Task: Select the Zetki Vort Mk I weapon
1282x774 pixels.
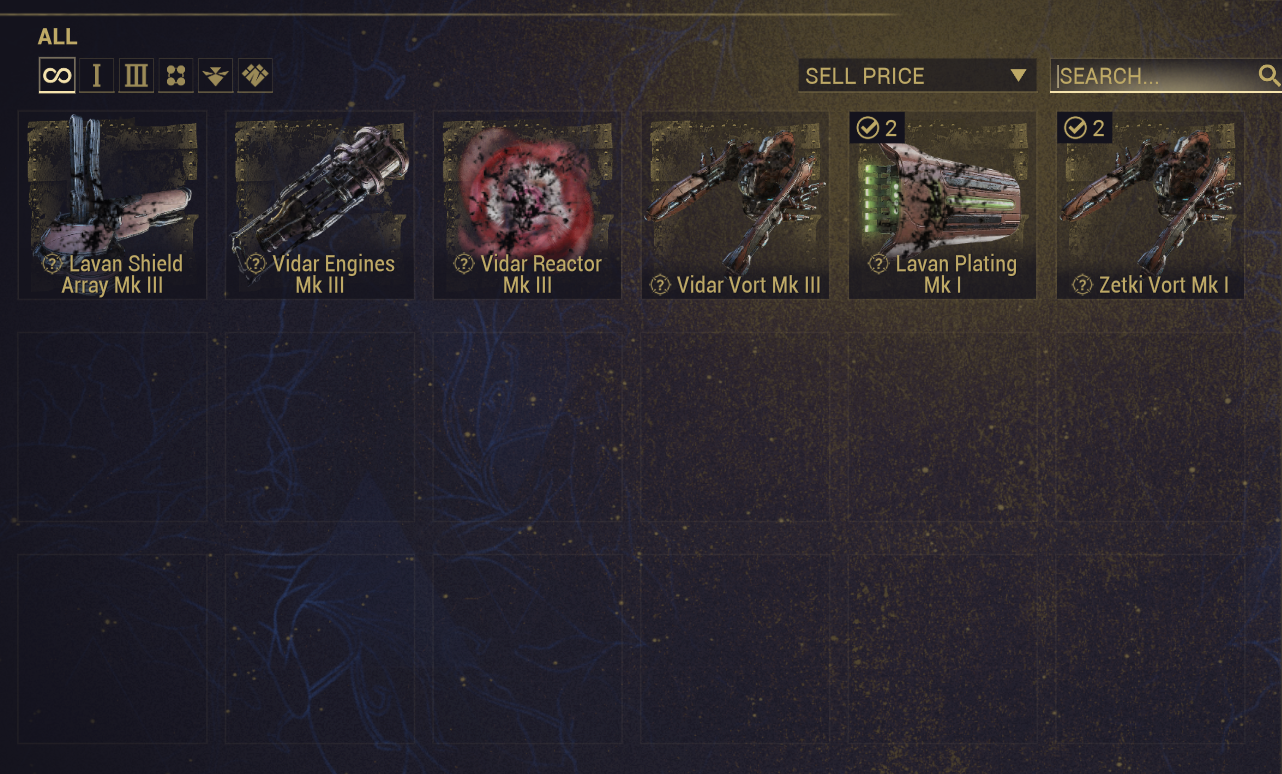Action: point(1151,205)
